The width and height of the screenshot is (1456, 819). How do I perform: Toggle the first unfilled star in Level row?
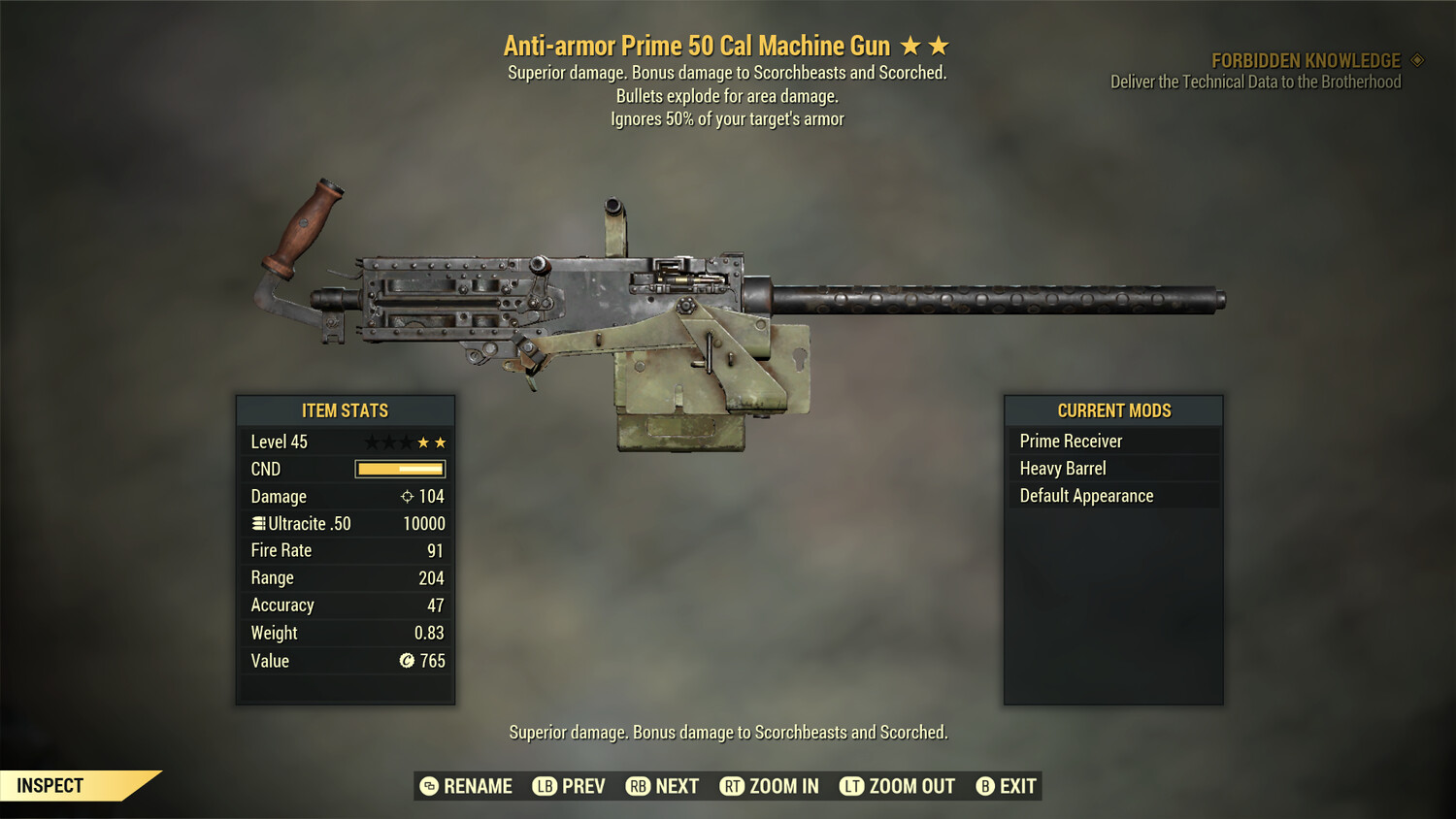[x=371, y=442]
